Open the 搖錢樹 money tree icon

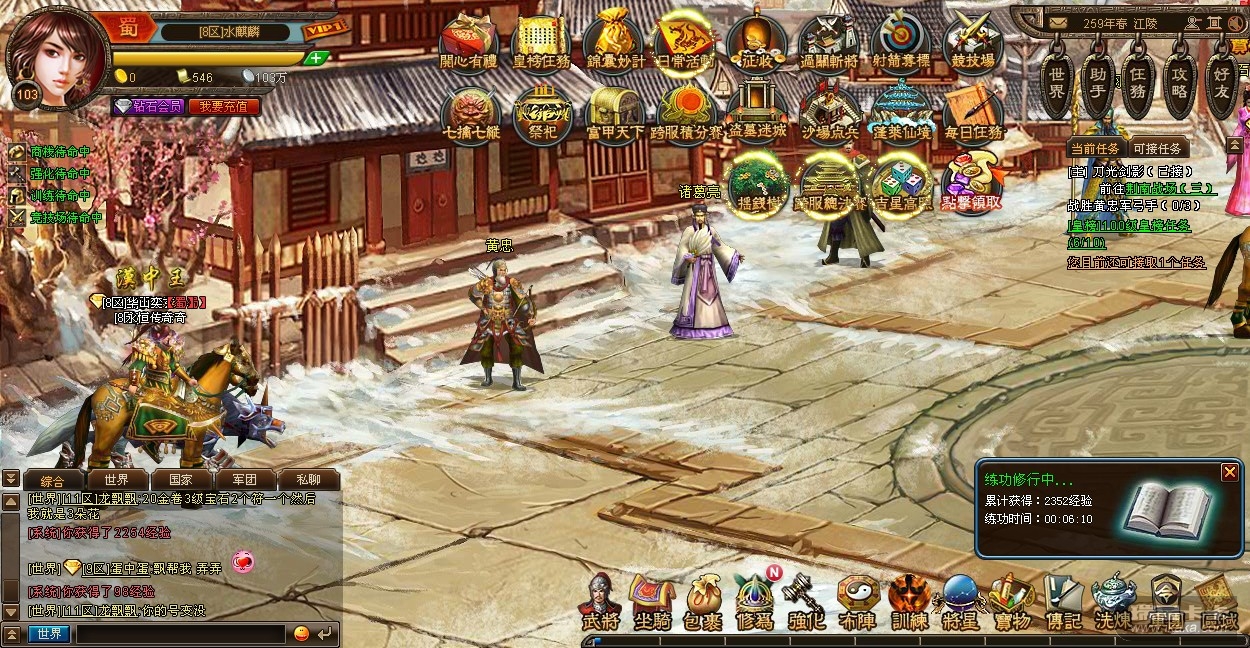pos(757,185)
